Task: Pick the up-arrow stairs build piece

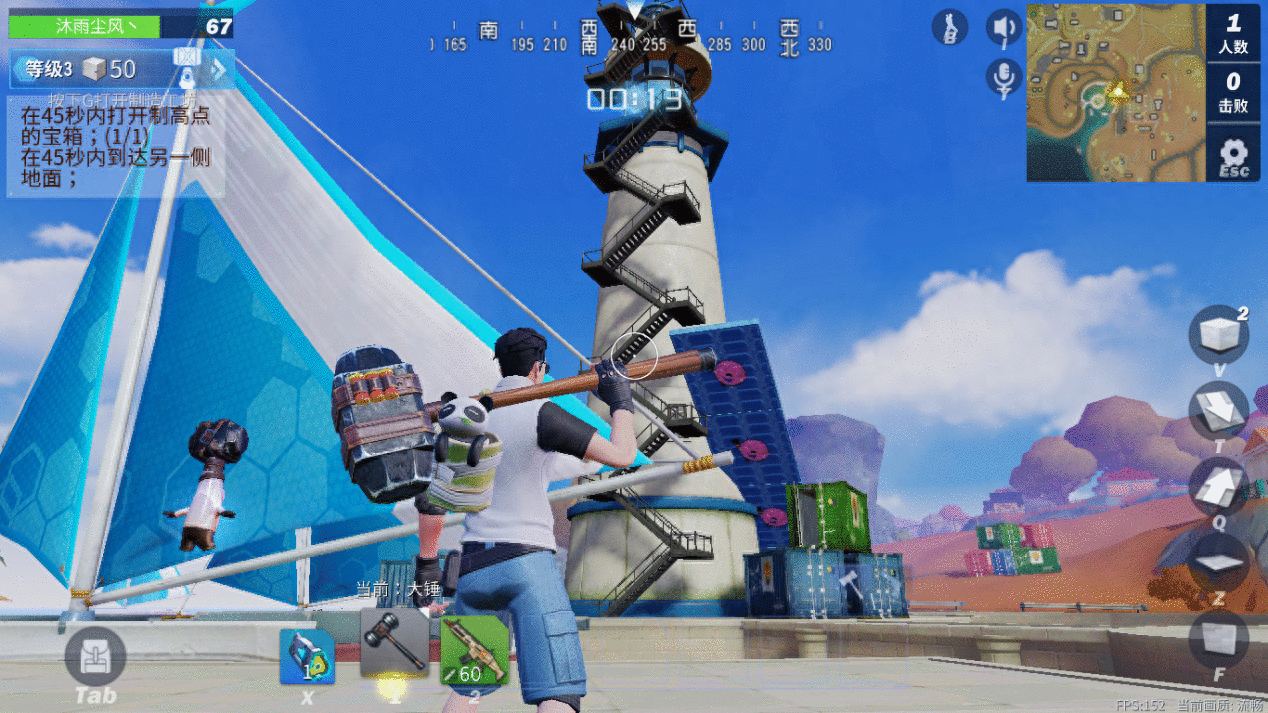Action: pos(1218,484)
